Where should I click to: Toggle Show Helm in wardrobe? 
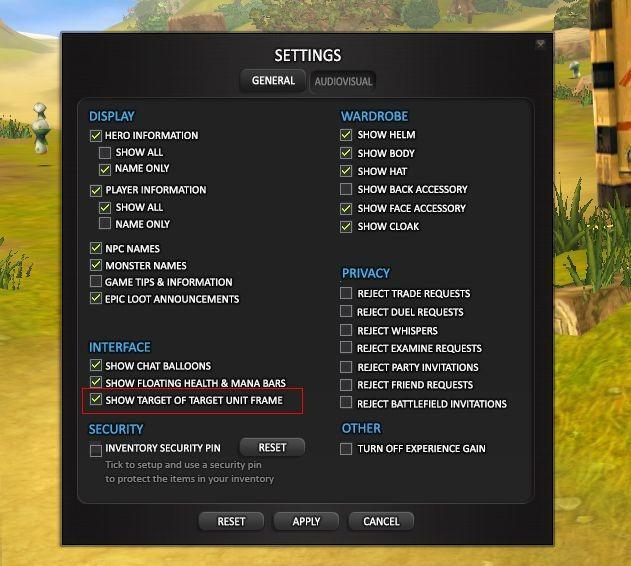coord(347,135)
